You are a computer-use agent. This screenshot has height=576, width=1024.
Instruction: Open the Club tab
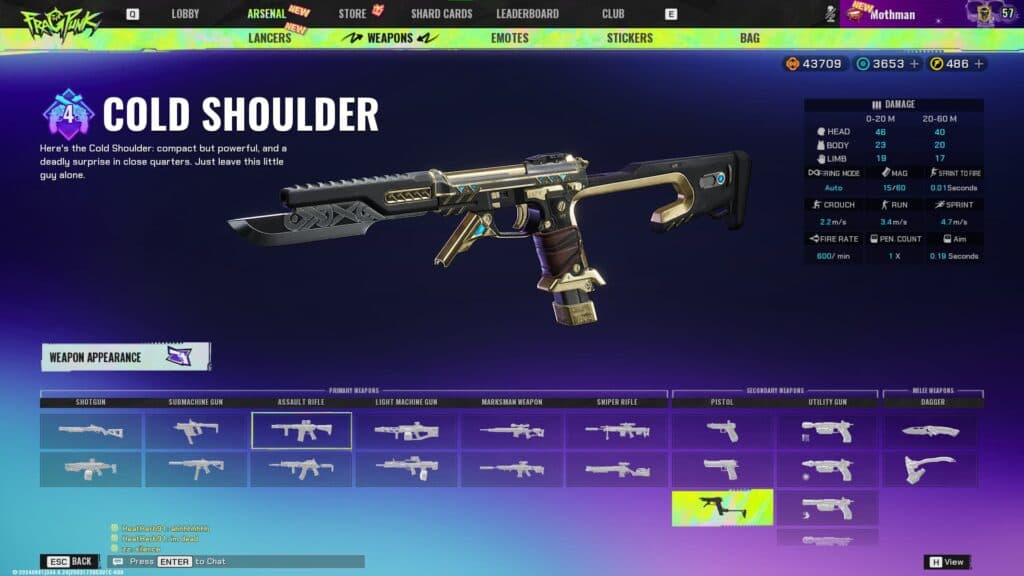[613, 14]
